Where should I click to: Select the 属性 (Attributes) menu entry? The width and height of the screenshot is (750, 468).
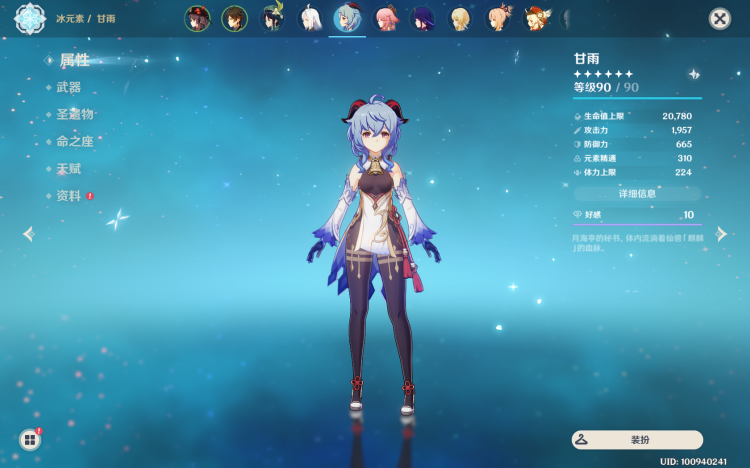[x=74, y=61]
